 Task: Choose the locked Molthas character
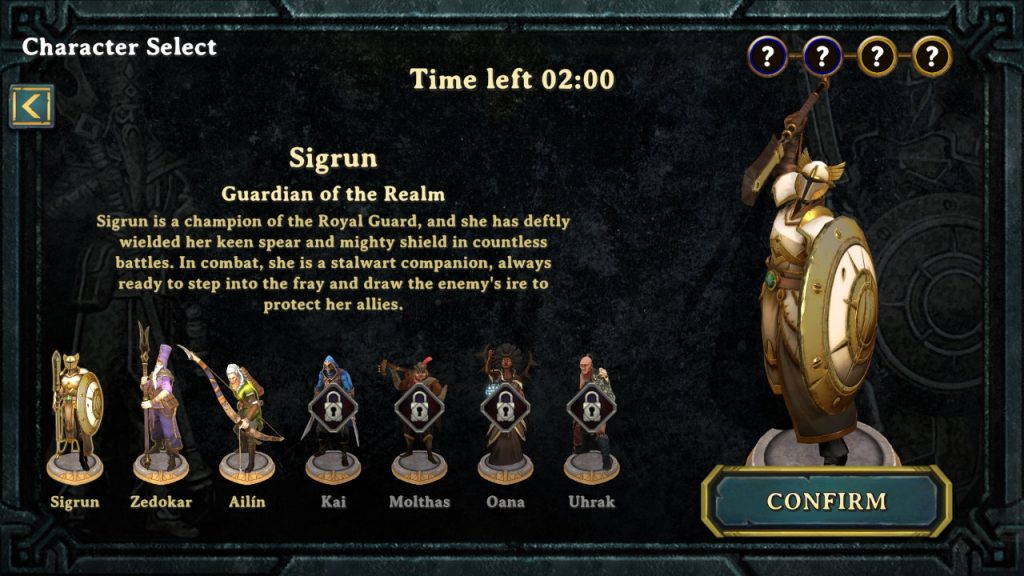pos(419,415)
